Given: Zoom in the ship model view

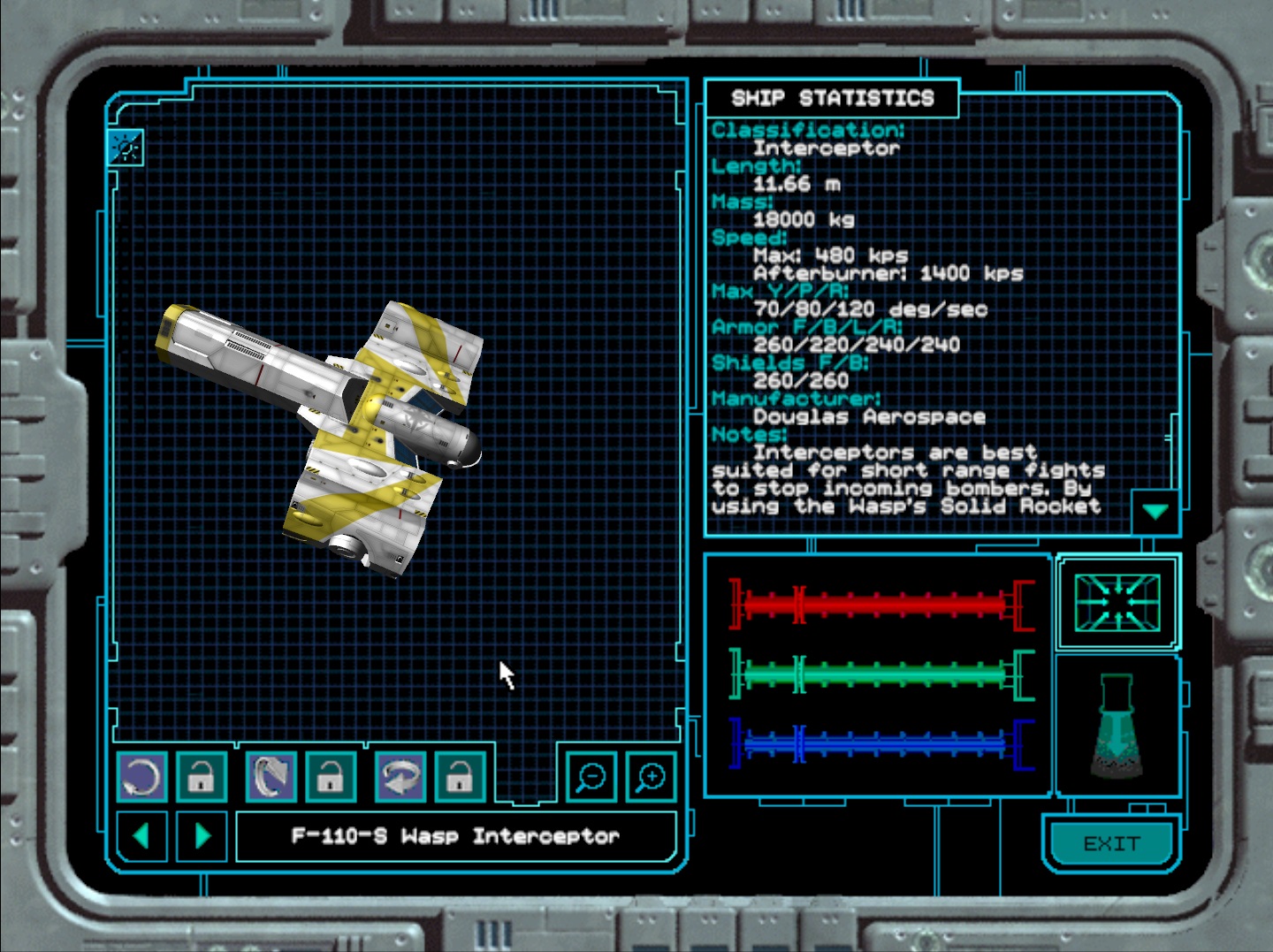Looking at the screenshot, I should [651, 777].
